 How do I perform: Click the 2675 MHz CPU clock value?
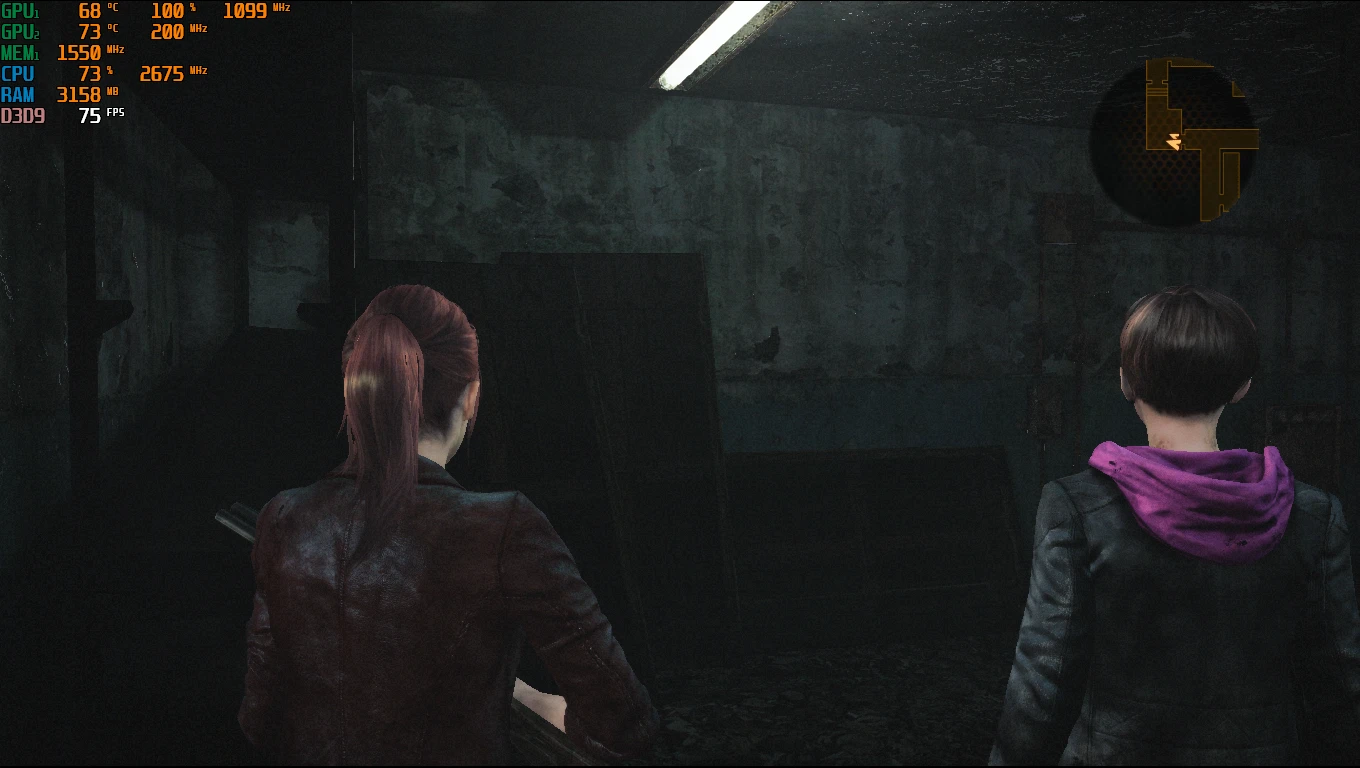162,73
